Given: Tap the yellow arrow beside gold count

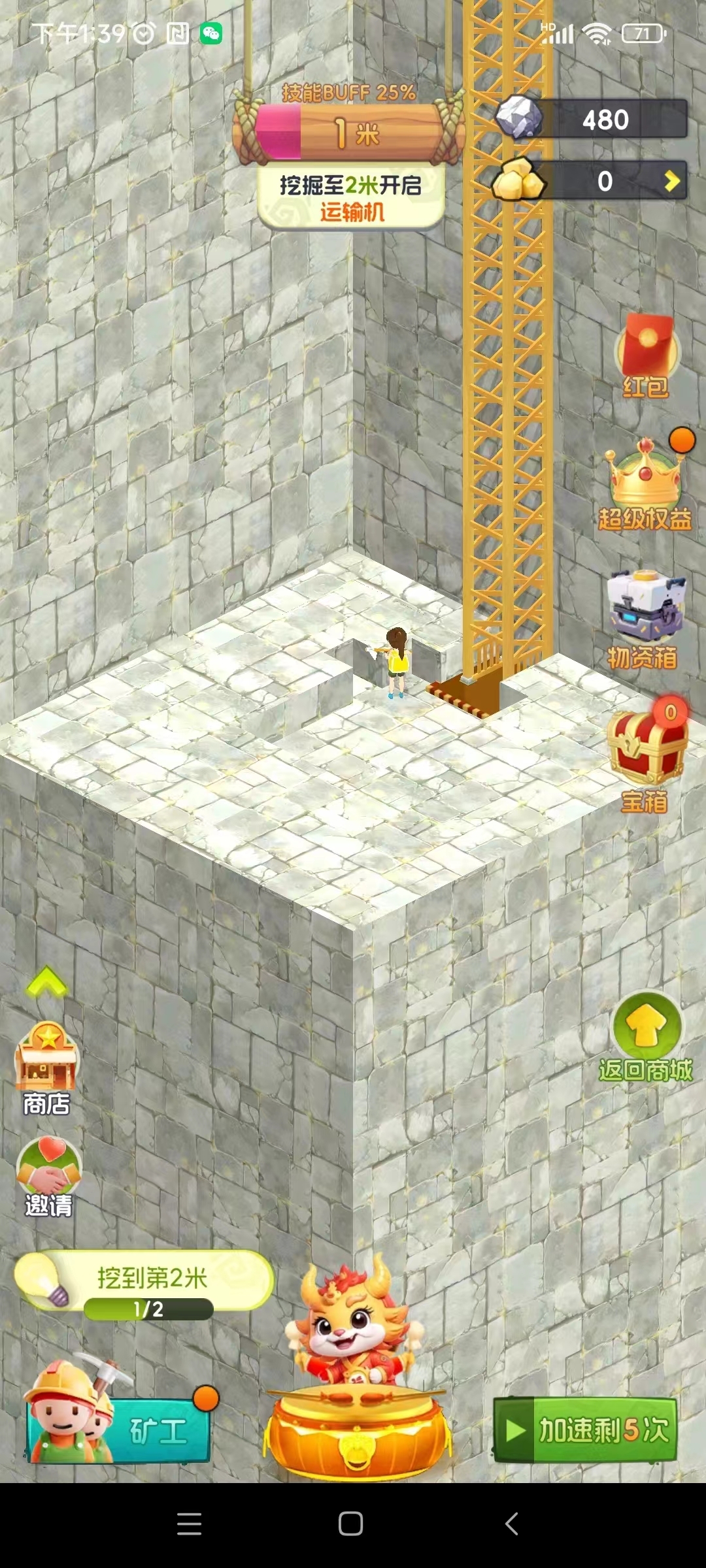Looking at the screenshot, I should coord(671,181).
